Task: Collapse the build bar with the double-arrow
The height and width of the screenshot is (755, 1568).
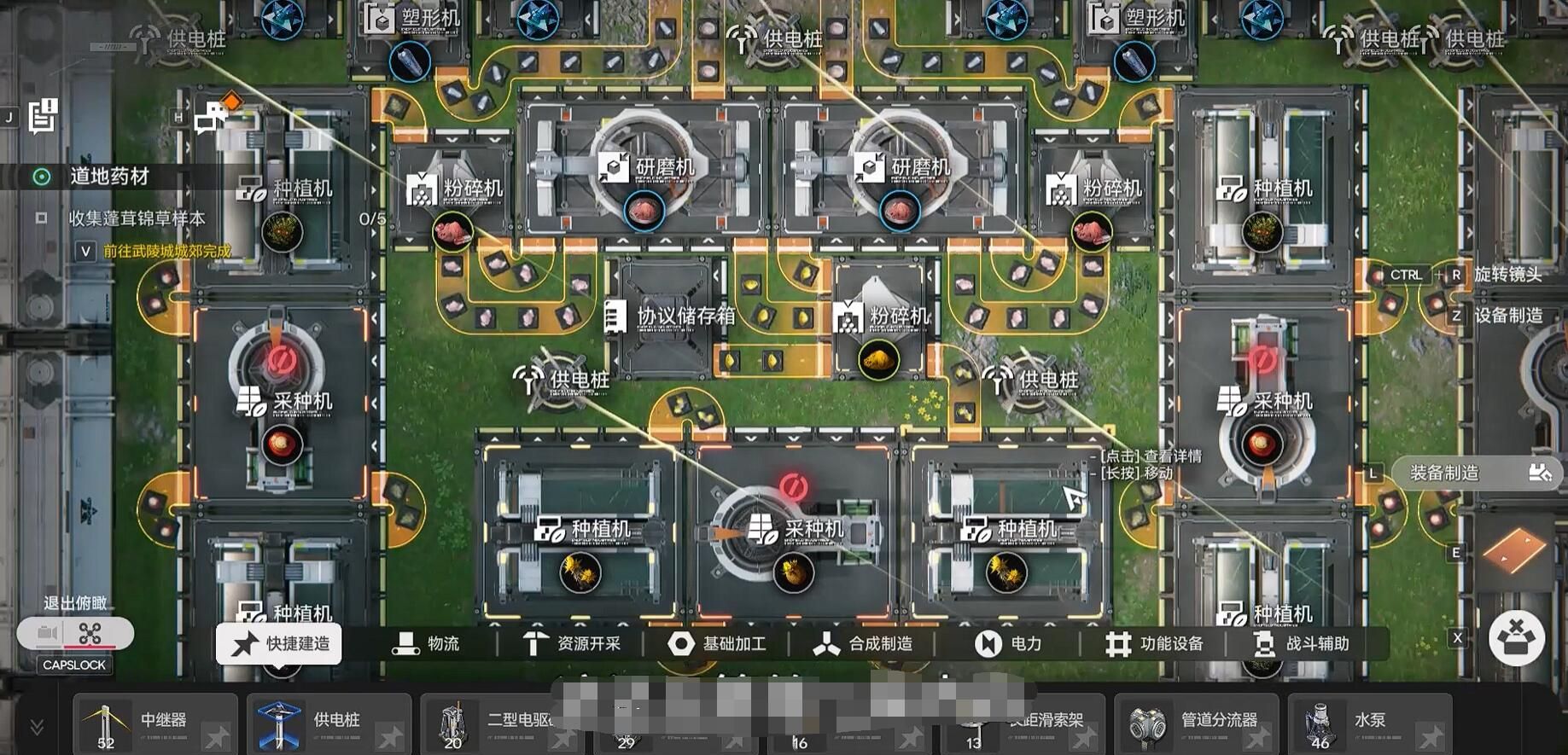Action: point(37,727)
